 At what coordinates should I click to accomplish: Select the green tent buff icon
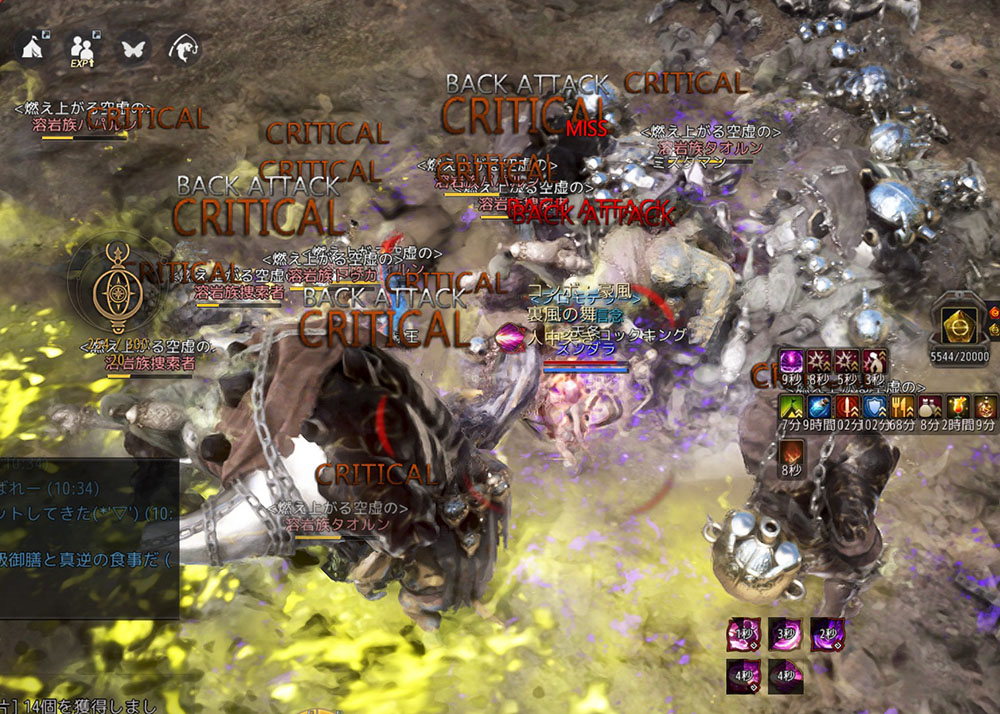point(791,407)
